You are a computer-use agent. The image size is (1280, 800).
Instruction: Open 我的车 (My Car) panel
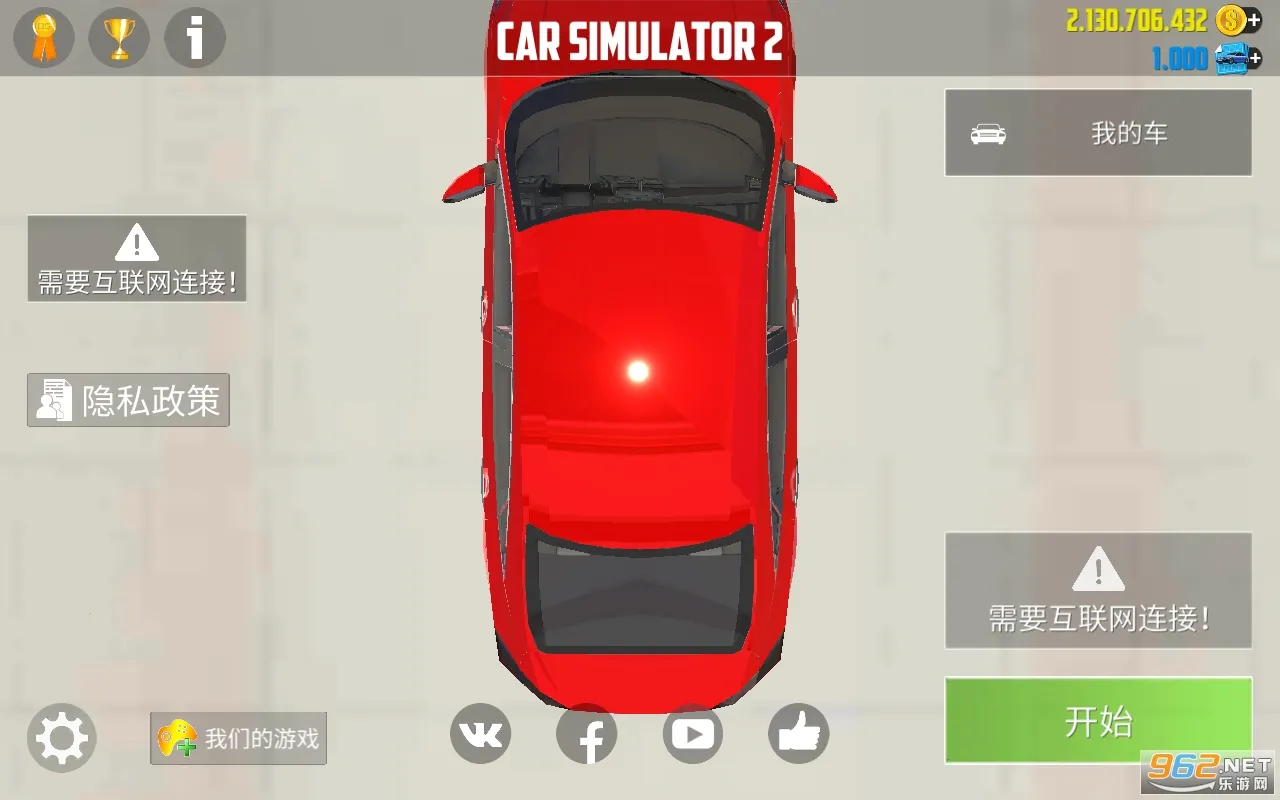pyautogui.click(x=1097, y=132)
